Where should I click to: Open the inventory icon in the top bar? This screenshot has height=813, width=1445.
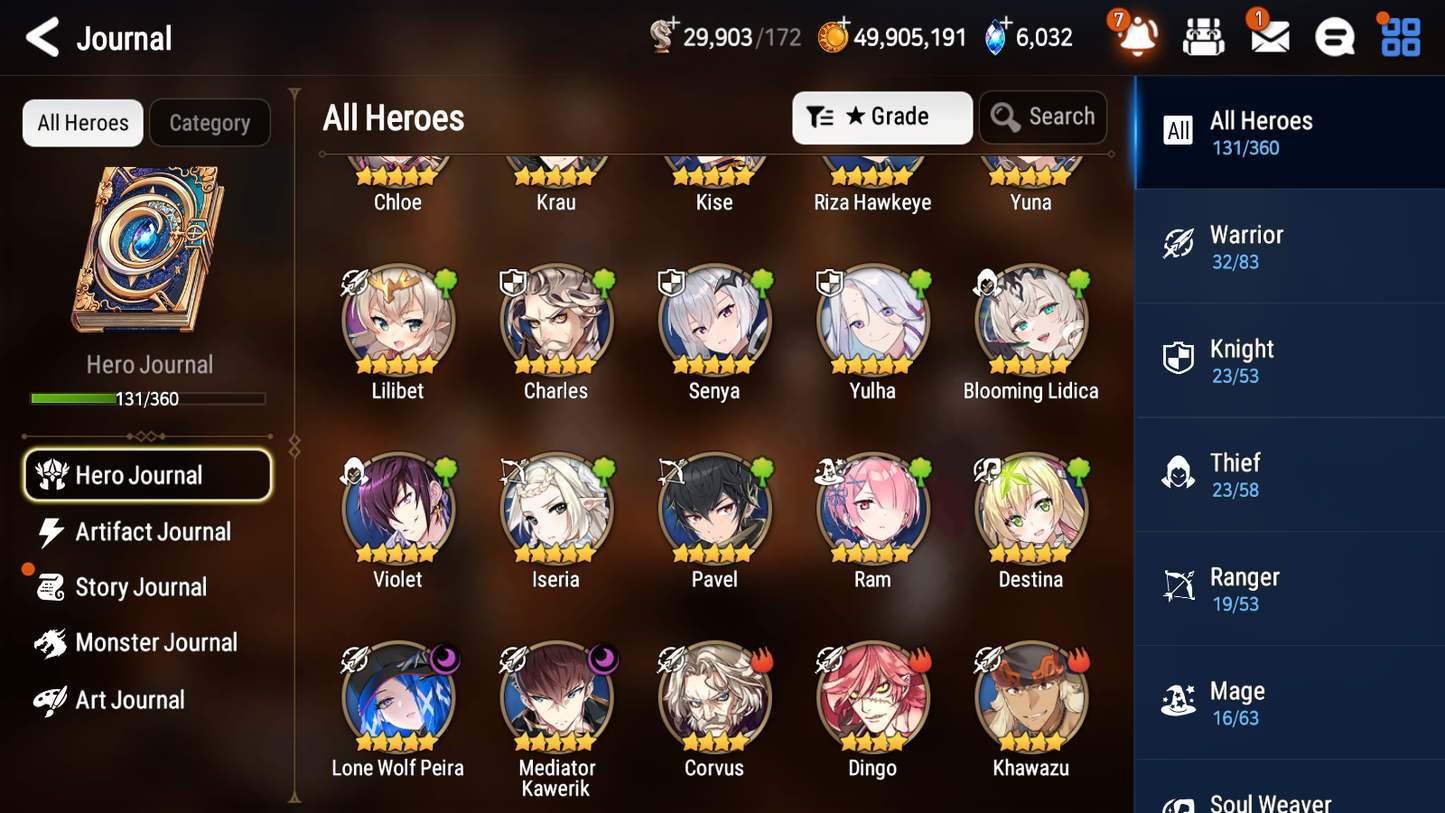pyautogui.click(x=1203, y=36)
